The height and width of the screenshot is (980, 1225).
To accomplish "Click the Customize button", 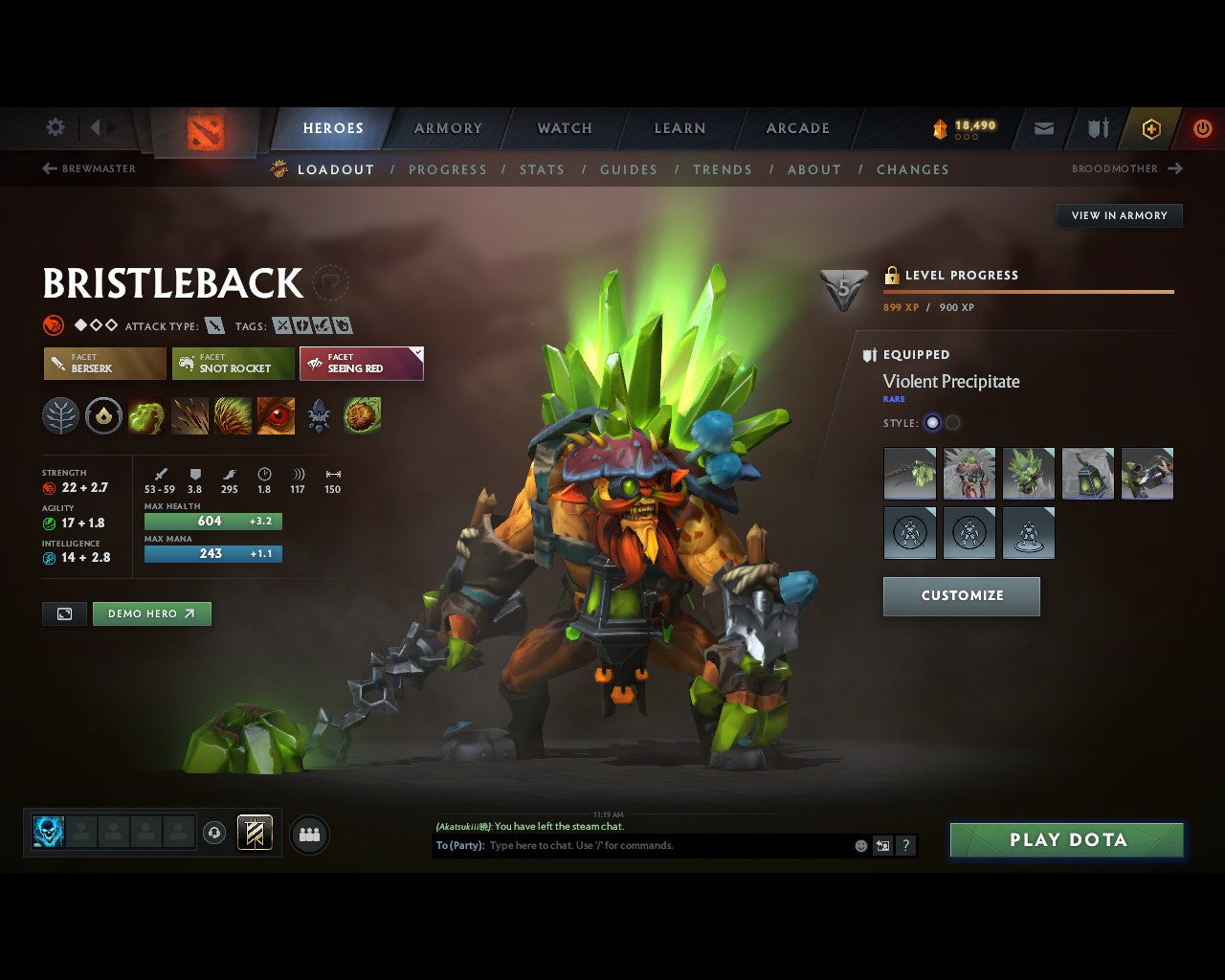I will point(961,595).
